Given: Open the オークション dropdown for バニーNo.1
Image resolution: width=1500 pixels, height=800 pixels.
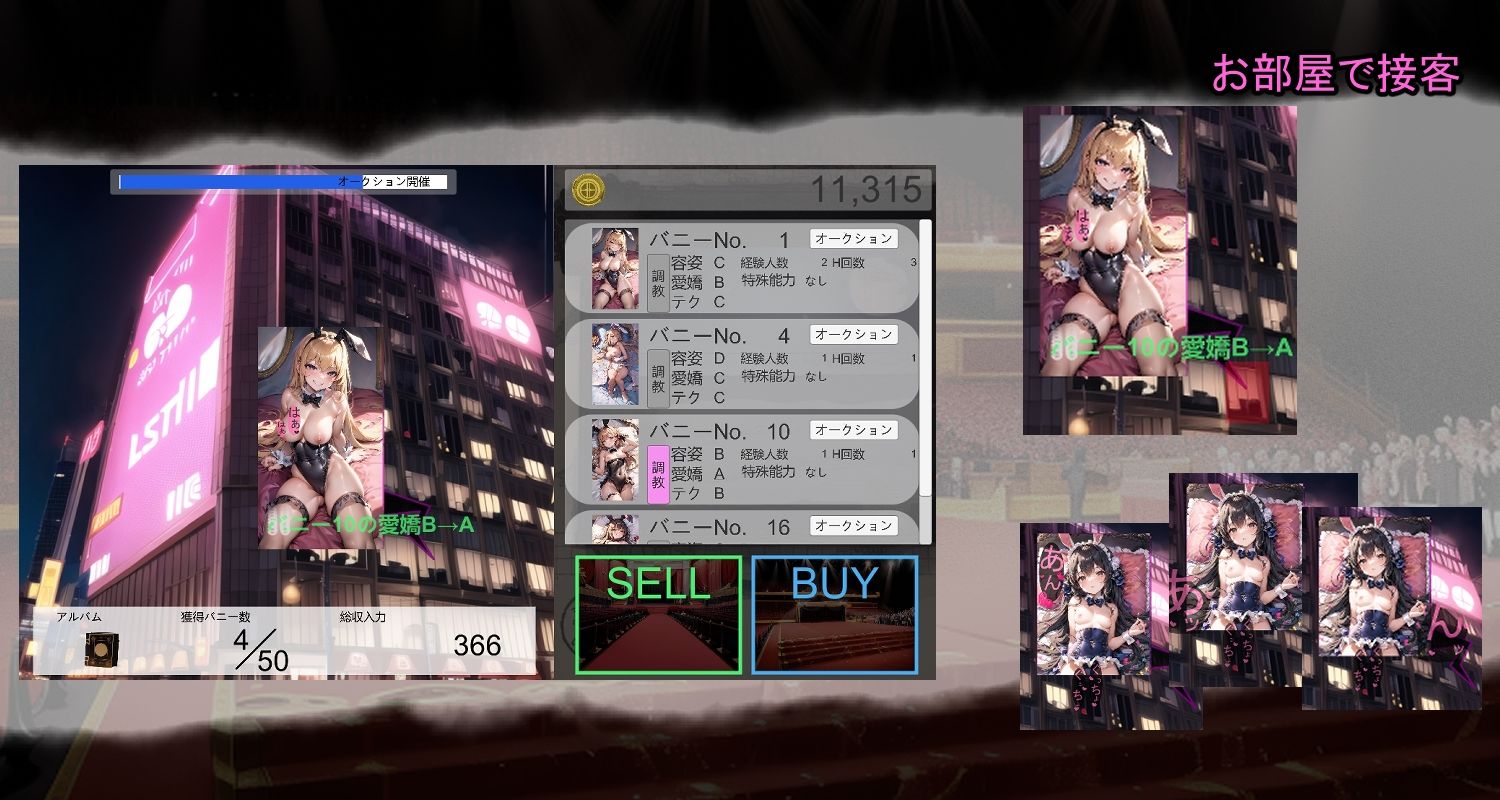Looking at the screenshot, I should [855, 239].
